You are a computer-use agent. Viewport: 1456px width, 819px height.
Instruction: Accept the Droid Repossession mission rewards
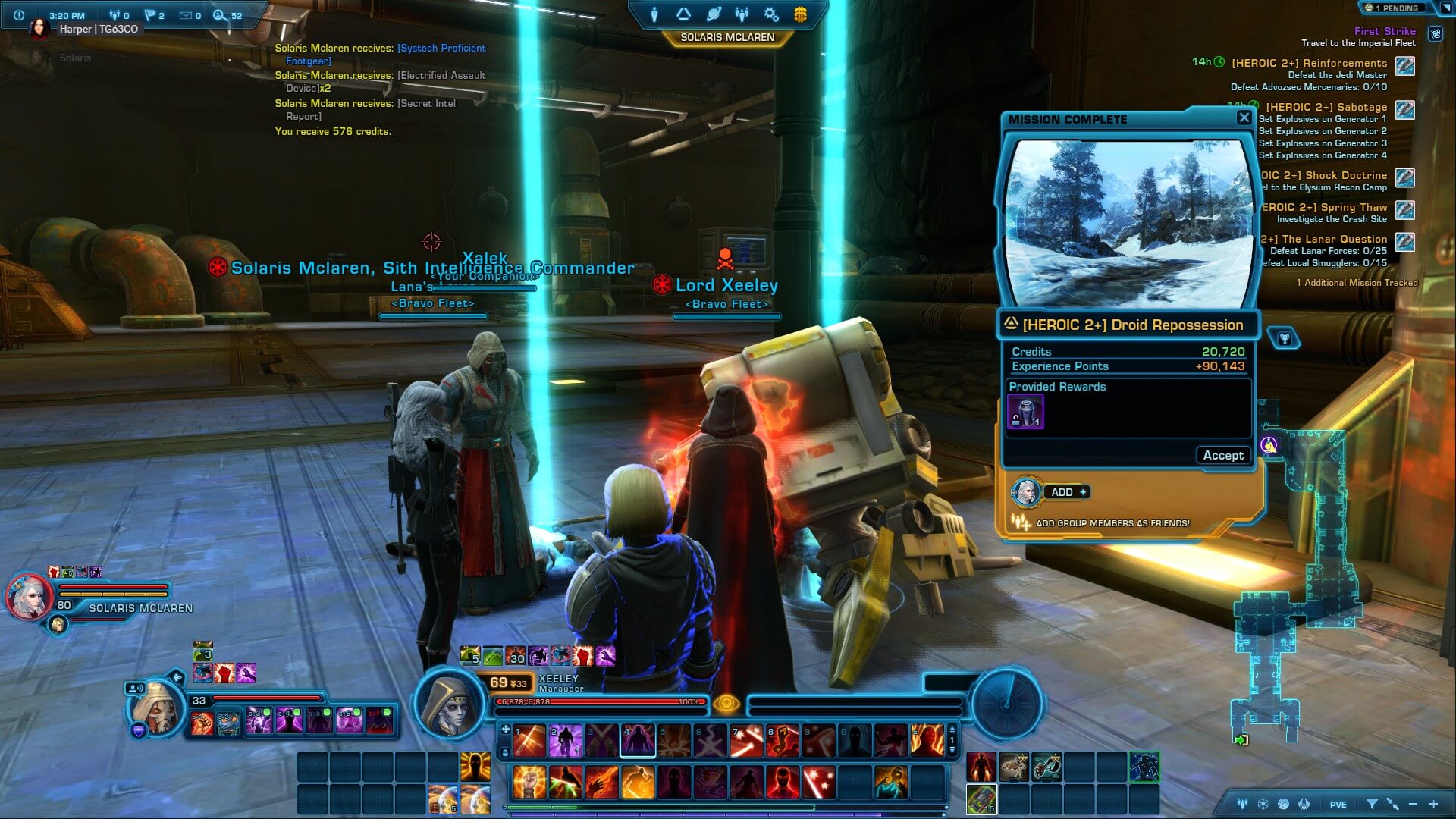coord(1222,455)
